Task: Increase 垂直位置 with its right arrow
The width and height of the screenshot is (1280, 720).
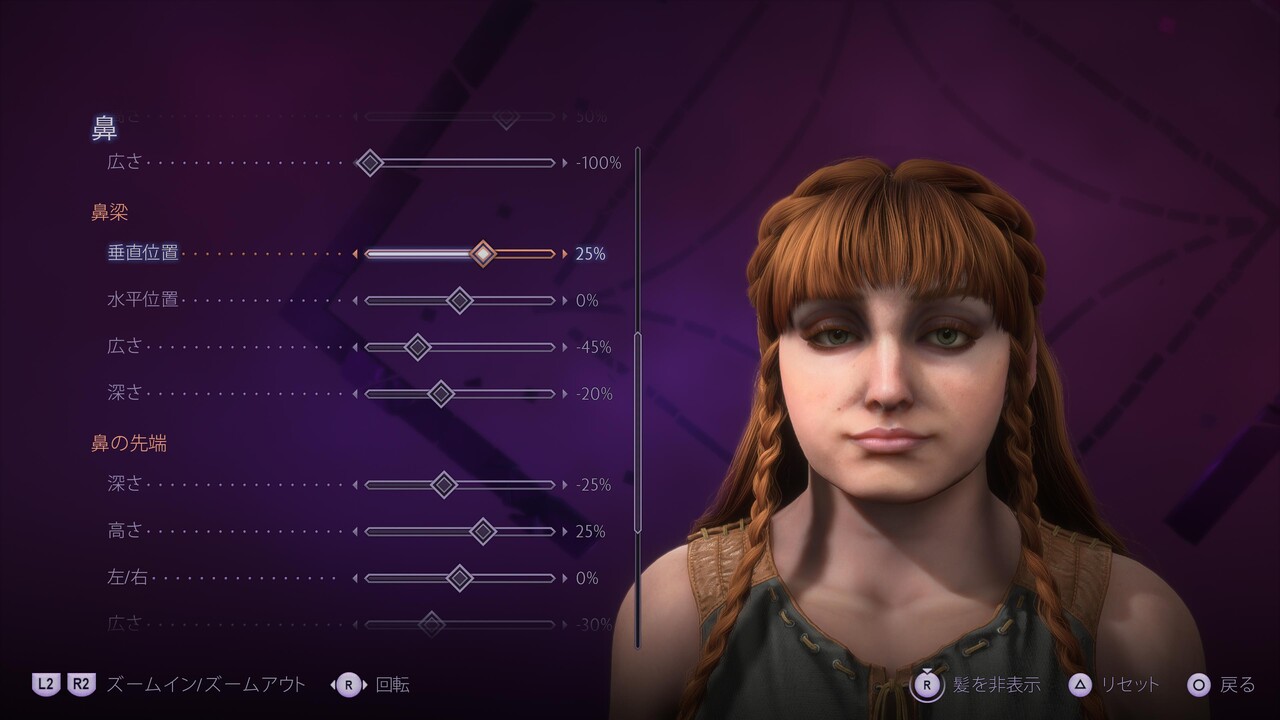Action: coord(565,254)
